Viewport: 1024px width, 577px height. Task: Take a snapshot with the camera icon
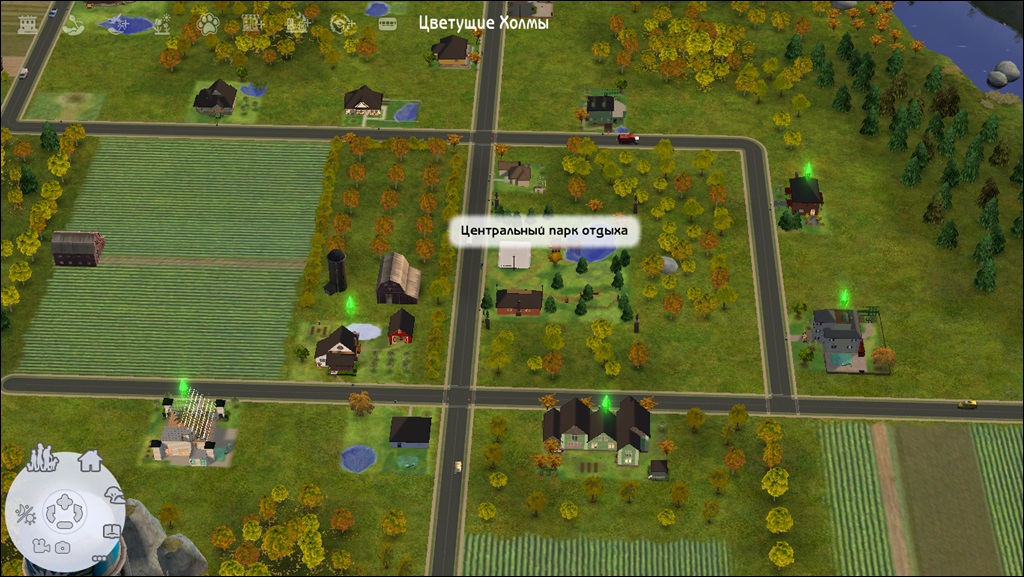pyautogui.click(x=62, y=547)
